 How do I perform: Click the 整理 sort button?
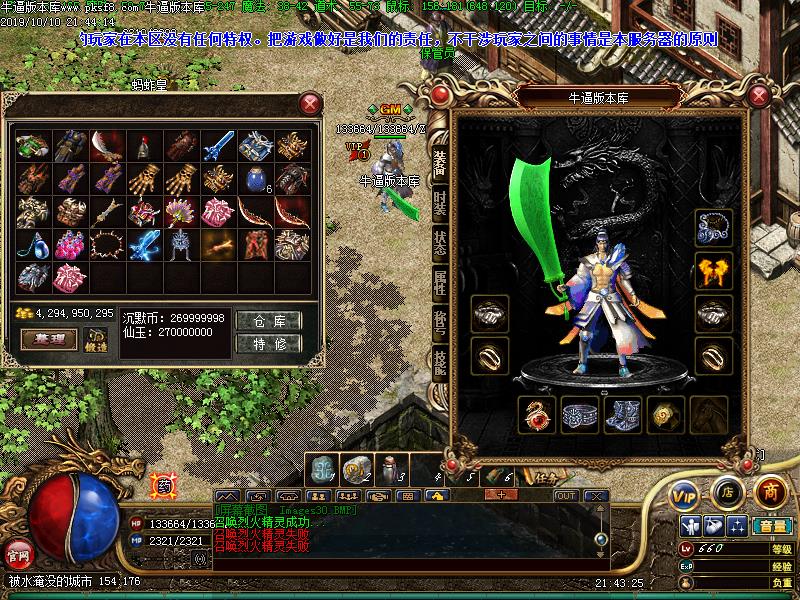49,340
